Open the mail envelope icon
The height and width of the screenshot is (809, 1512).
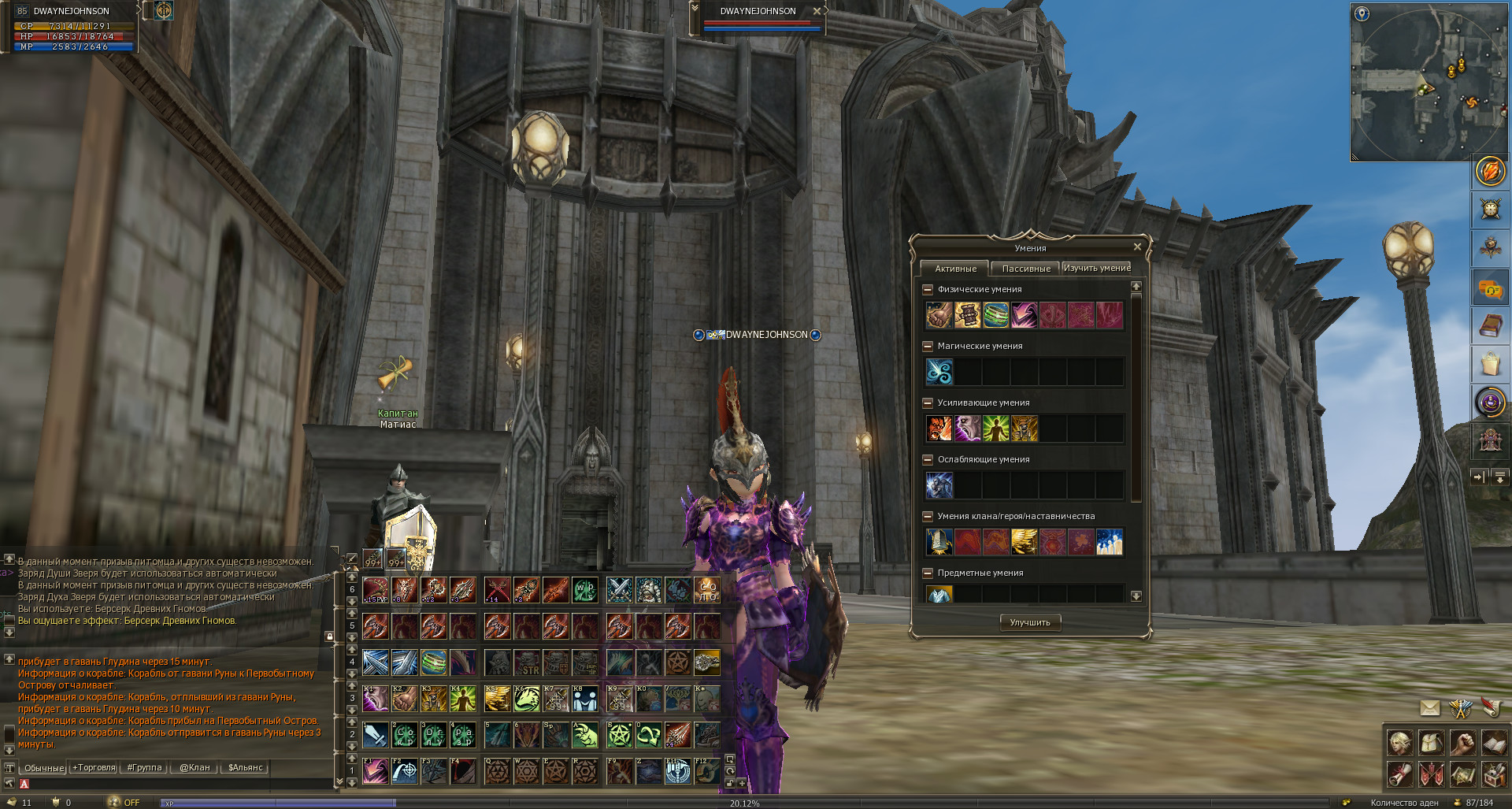click(x=1429, y=708)
